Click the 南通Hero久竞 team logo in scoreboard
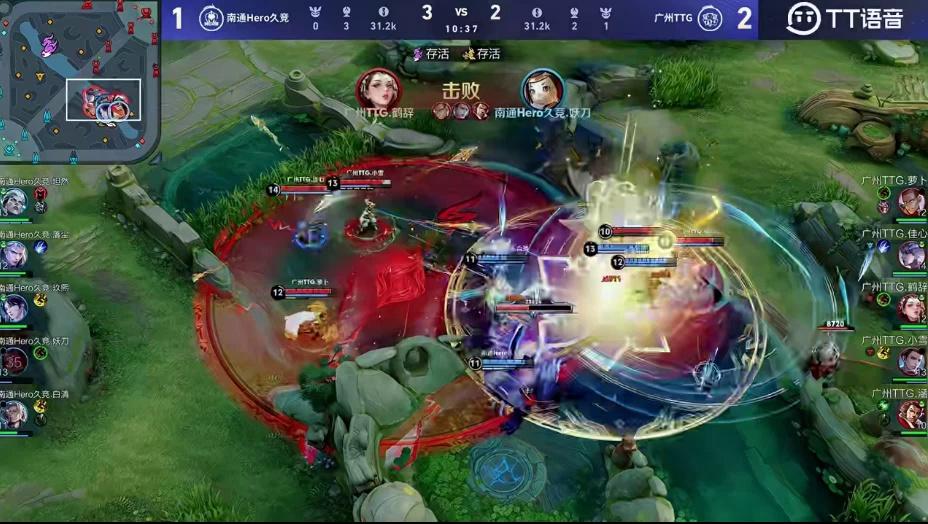This screenshot has width=928, height=524. pyautogui.click(x=211, y=19)
